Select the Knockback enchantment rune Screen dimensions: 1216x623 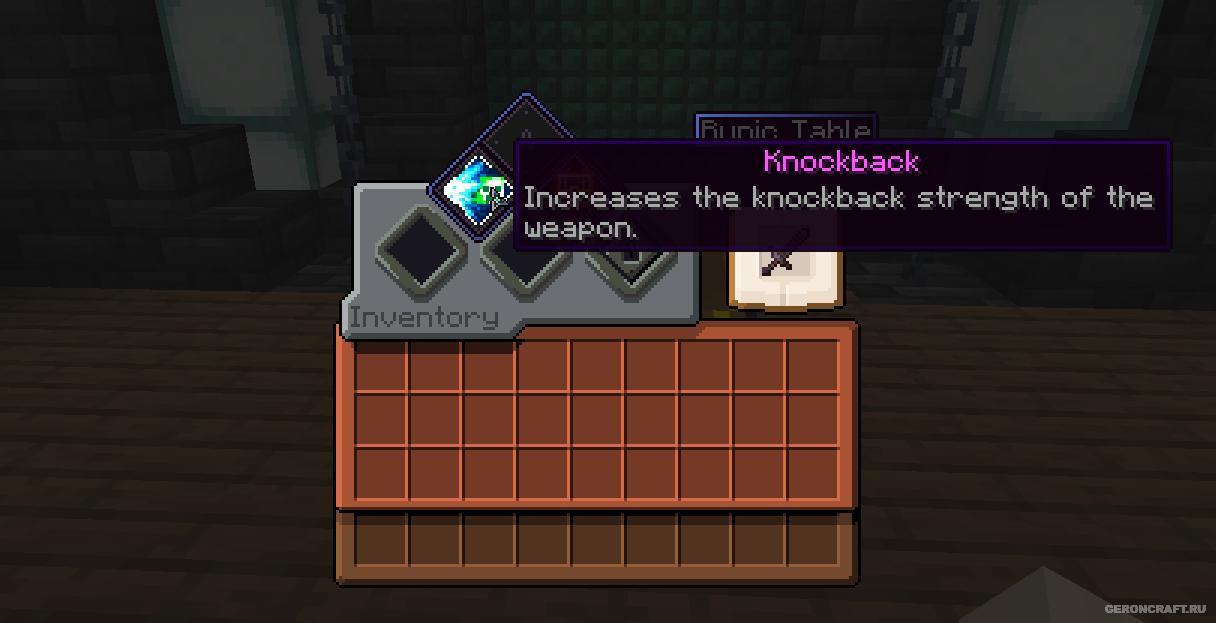tap(473, 190)
